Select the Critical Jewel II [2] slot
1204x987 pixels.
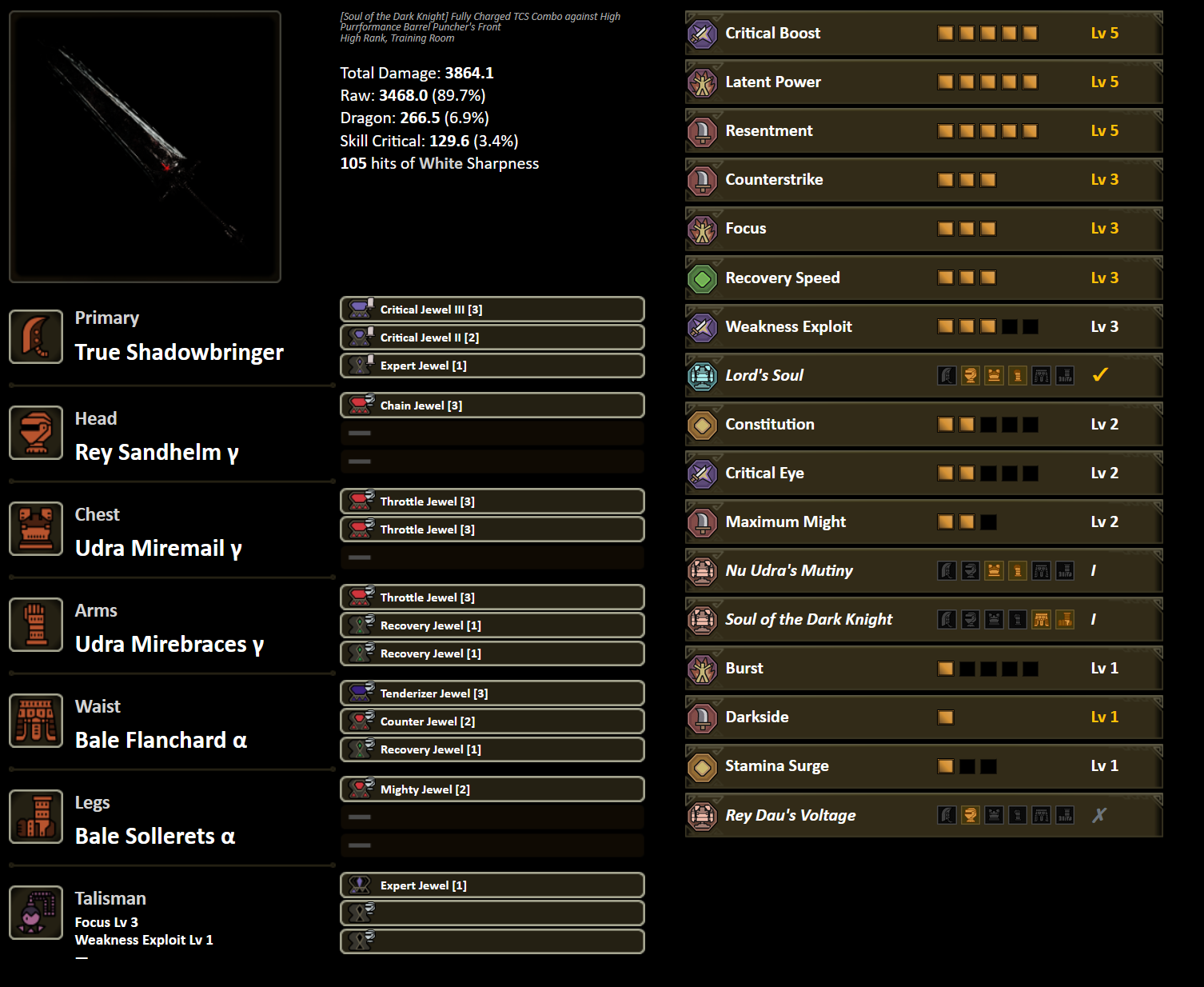click(492, 338)
